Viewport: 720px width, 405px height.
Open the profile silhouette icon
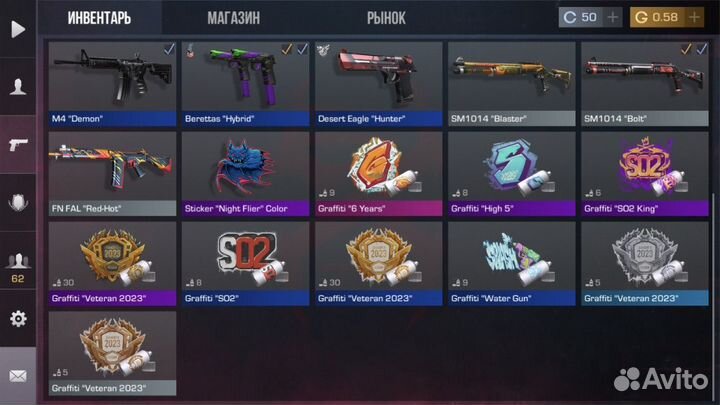pos(17,87)
